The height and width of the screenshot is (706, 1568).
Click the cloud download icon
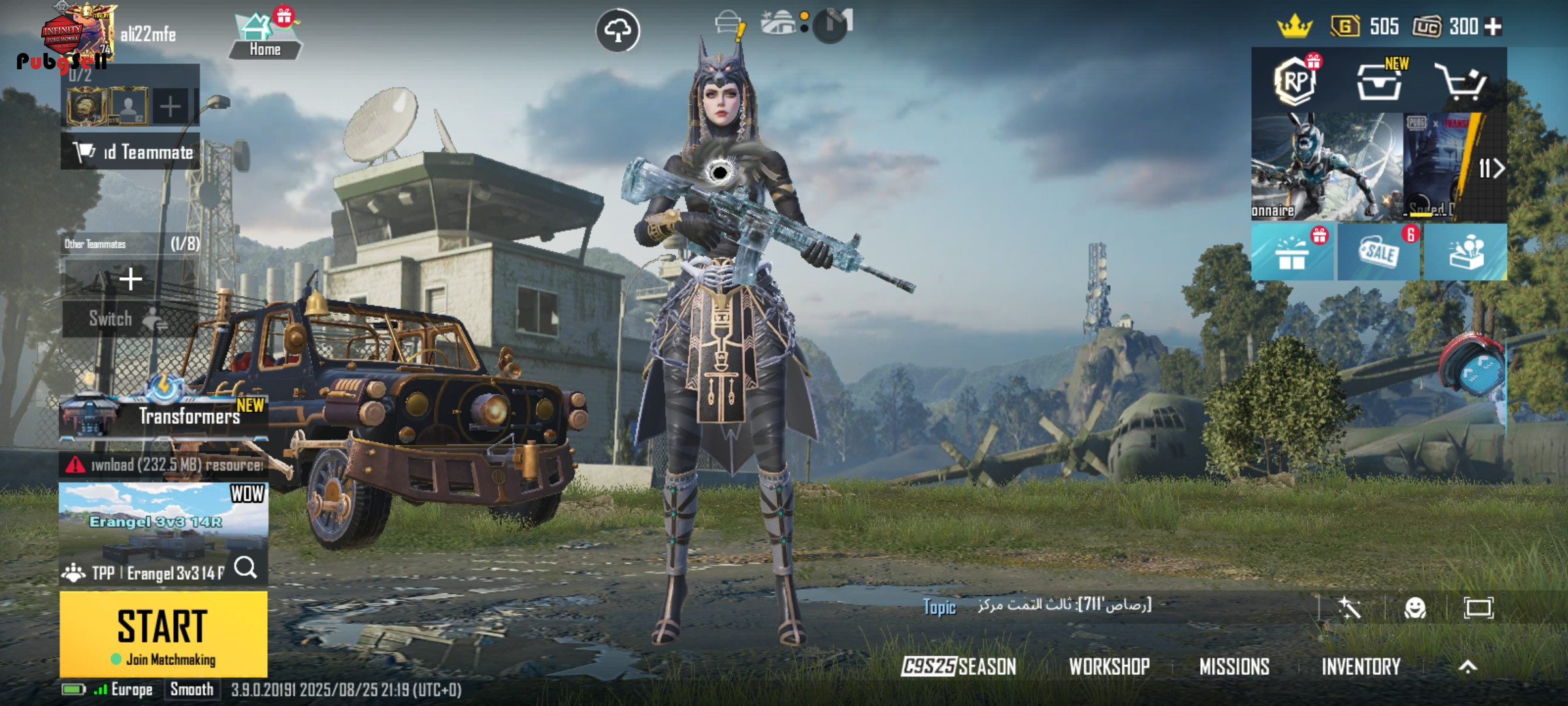[617, 30]
